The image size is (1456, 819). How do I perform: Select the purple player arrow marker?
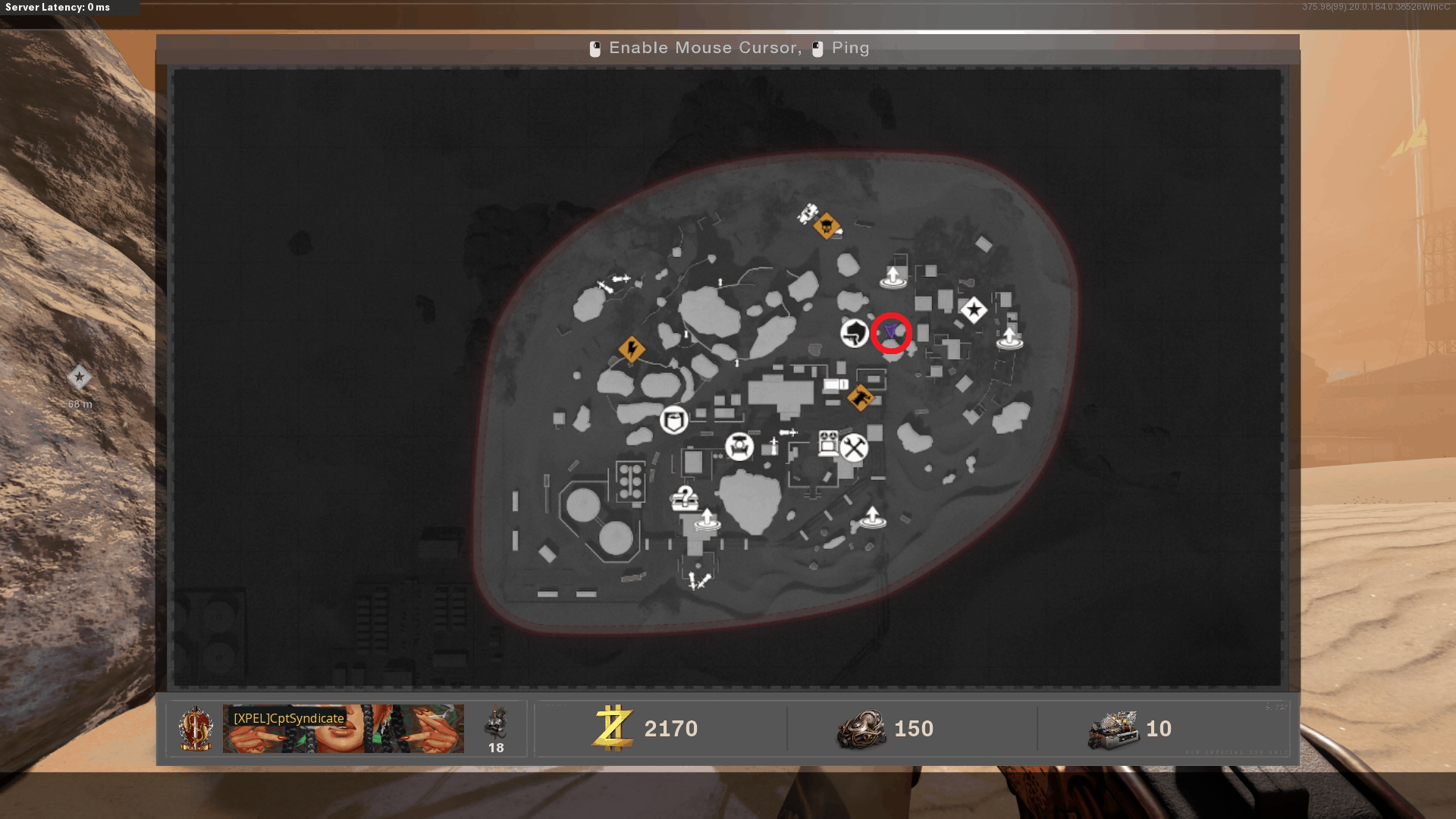890,331
